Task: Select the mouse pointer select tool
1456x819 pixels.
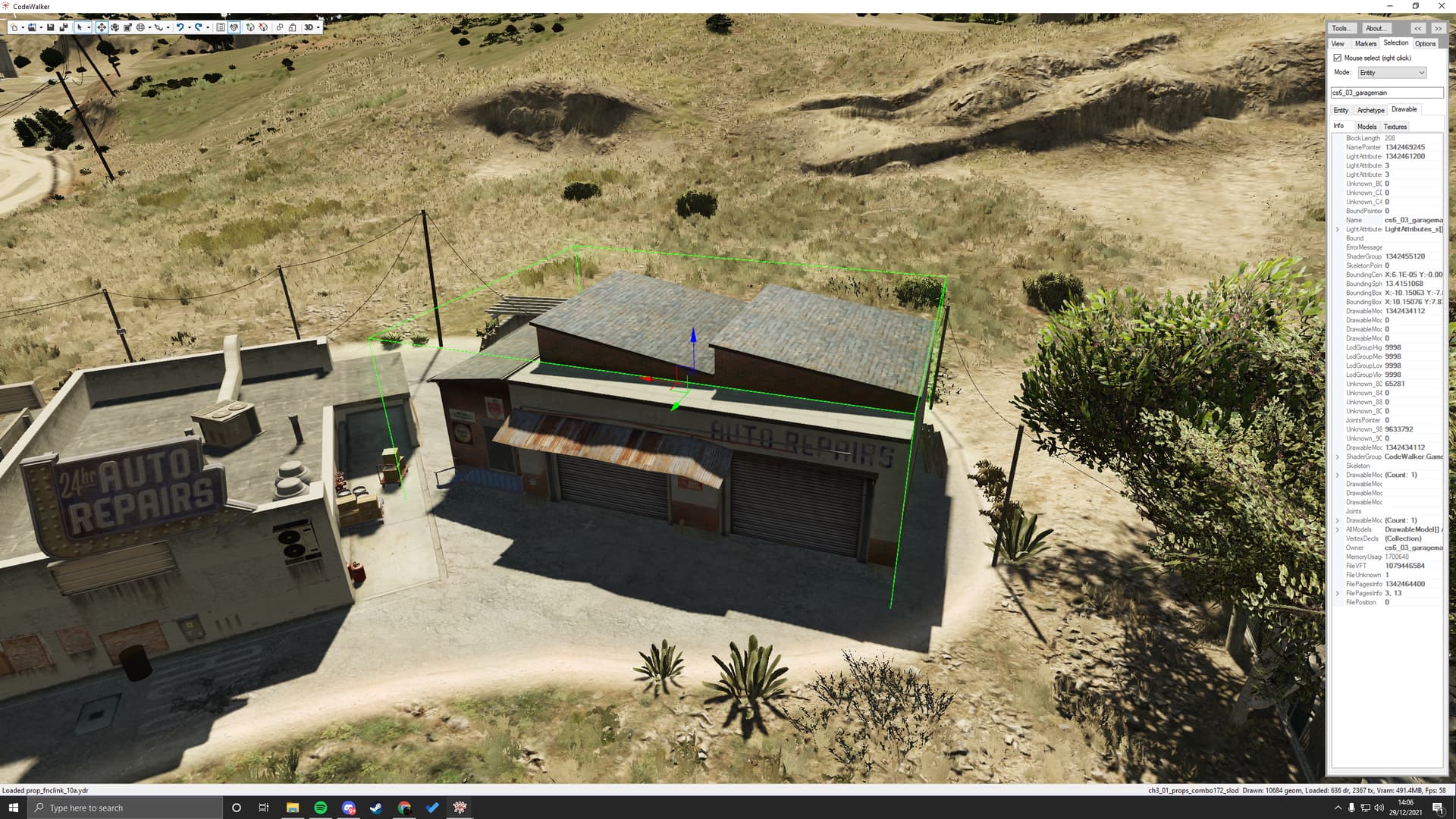Action: (81, 27)
